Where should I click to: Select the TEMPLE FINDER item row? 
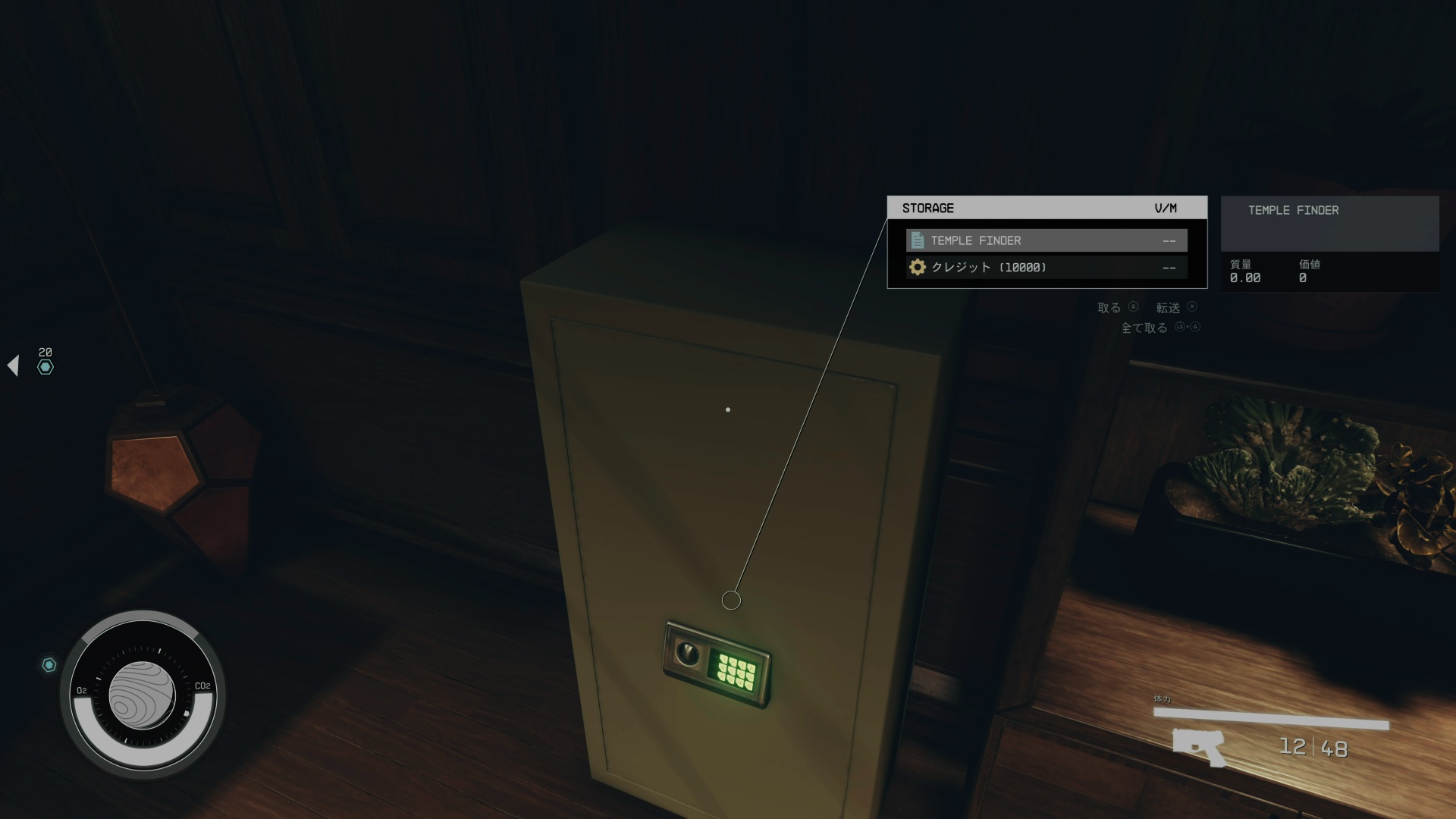[1046, 240]
